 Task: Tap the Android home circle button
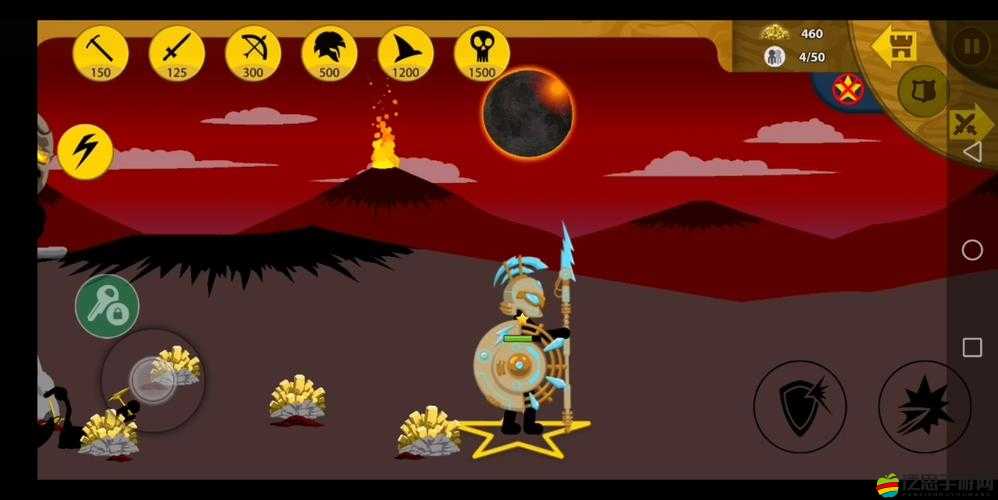coord(971,250)
